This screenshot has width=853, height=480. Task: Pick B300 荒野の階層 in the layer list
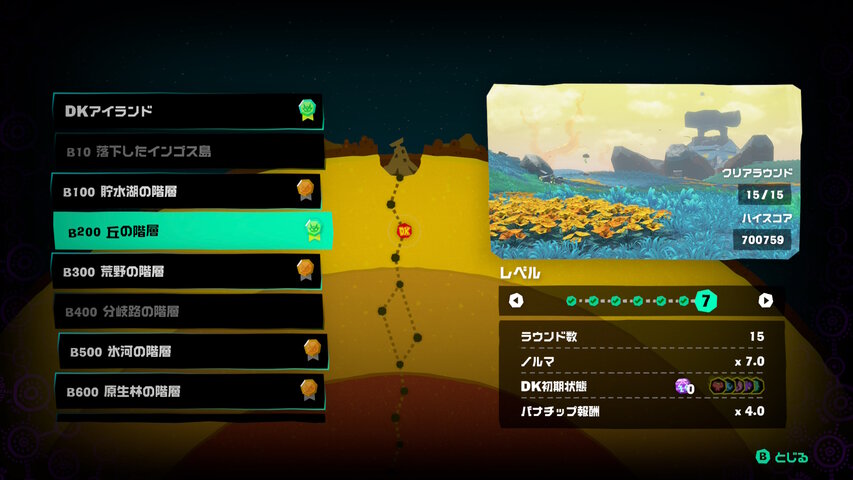(x=188, y=271)
